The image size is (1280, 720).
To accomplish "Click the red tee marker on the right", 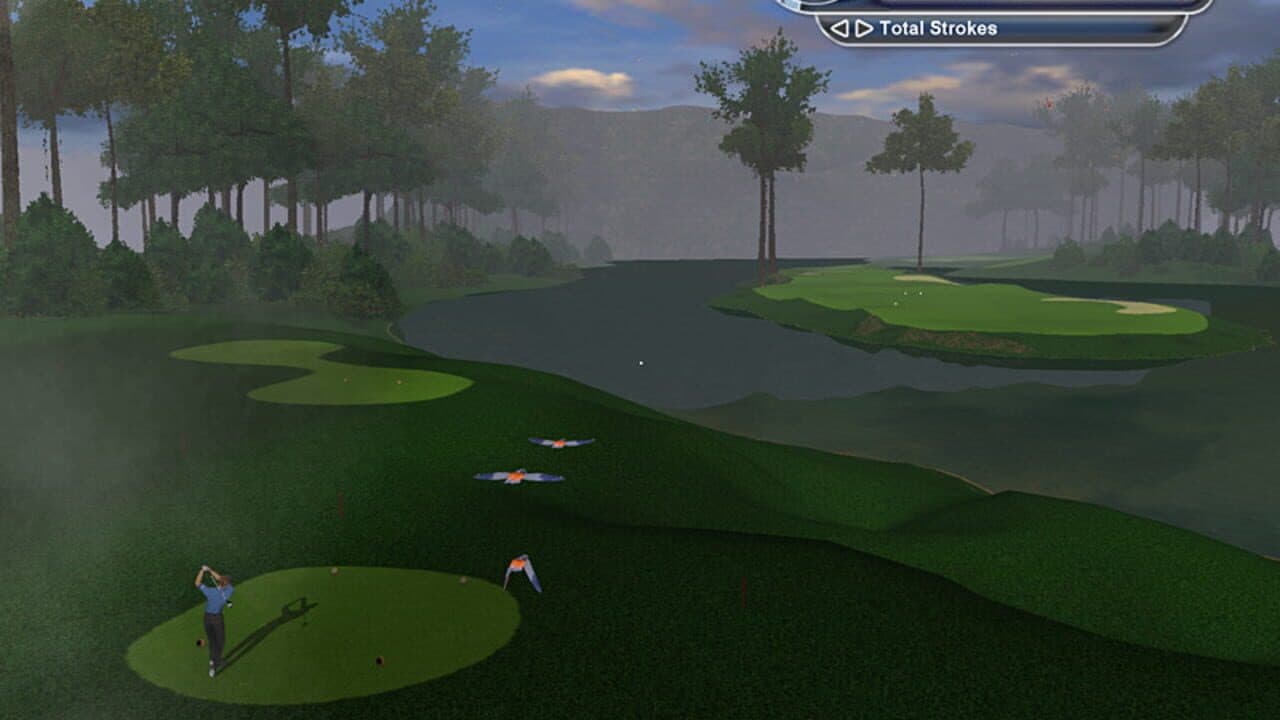I will 381,658.
